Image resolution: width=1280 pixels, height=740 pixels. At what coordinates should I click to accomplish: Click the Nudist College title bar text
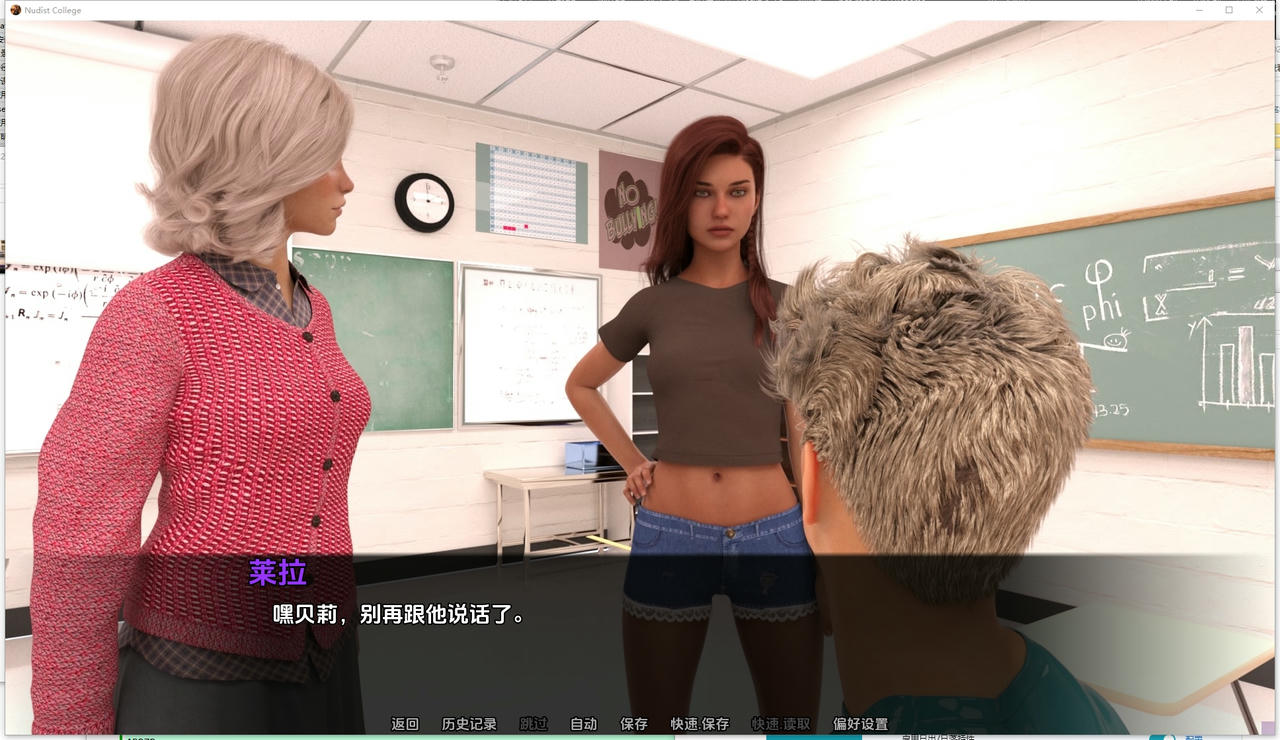[x=50, y=9]
